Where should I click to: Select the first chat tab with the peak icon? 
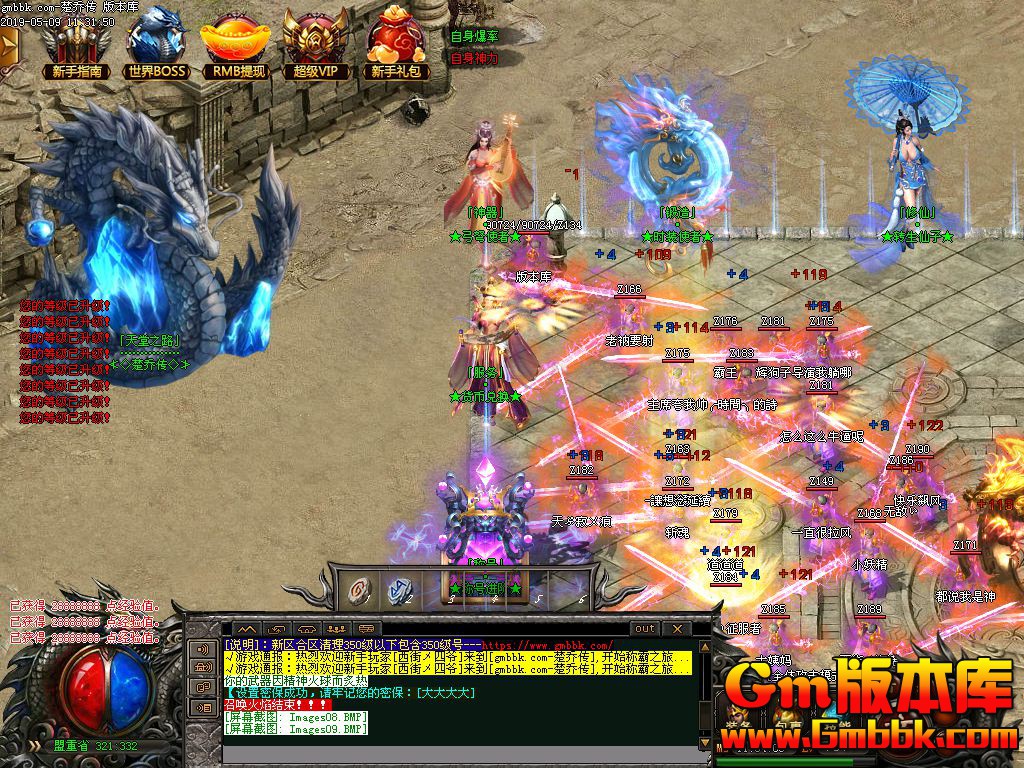pos(247,629)
